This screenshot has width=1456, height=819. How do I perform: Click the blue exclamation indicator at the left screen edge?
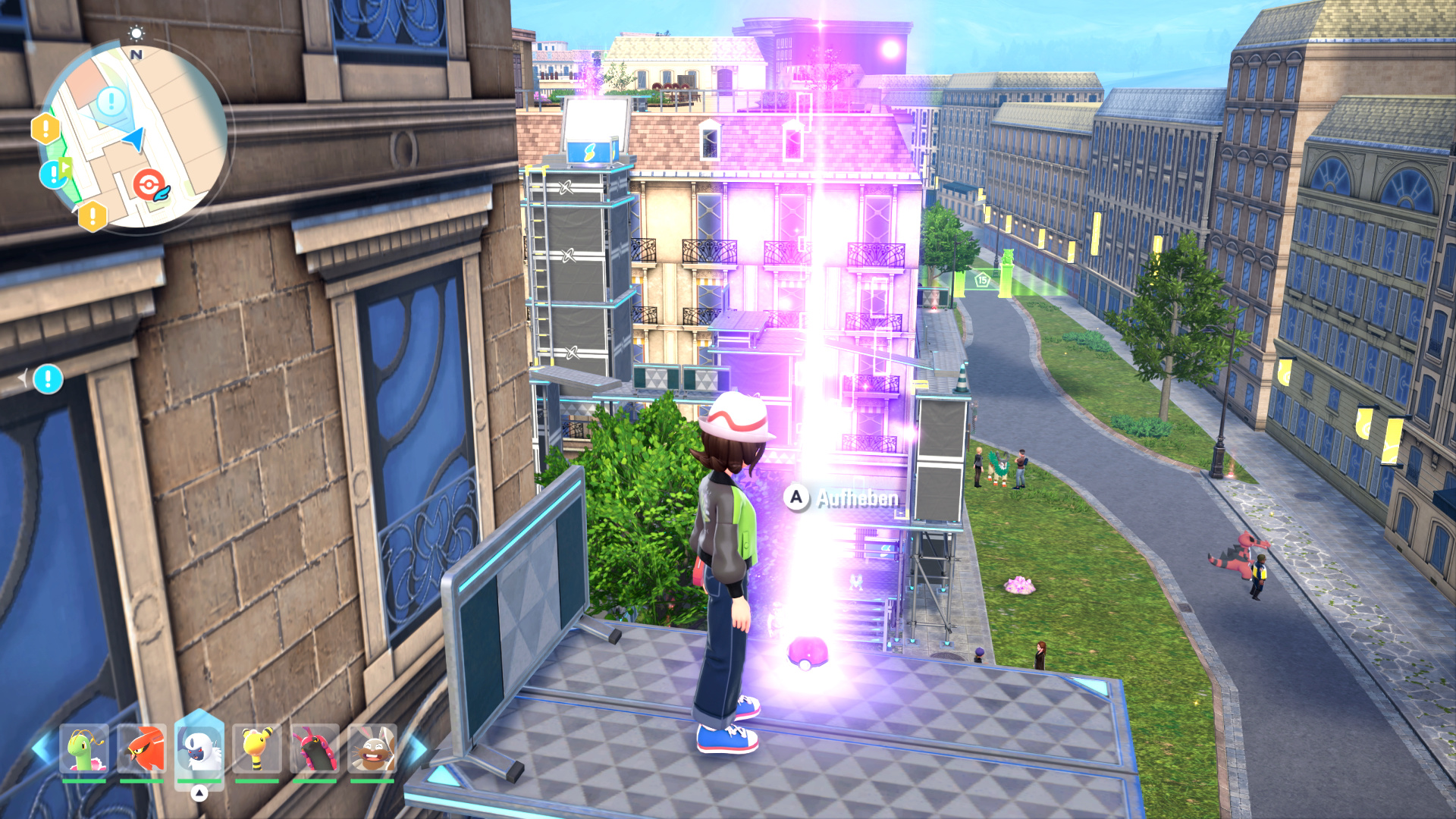coord(48,378)
